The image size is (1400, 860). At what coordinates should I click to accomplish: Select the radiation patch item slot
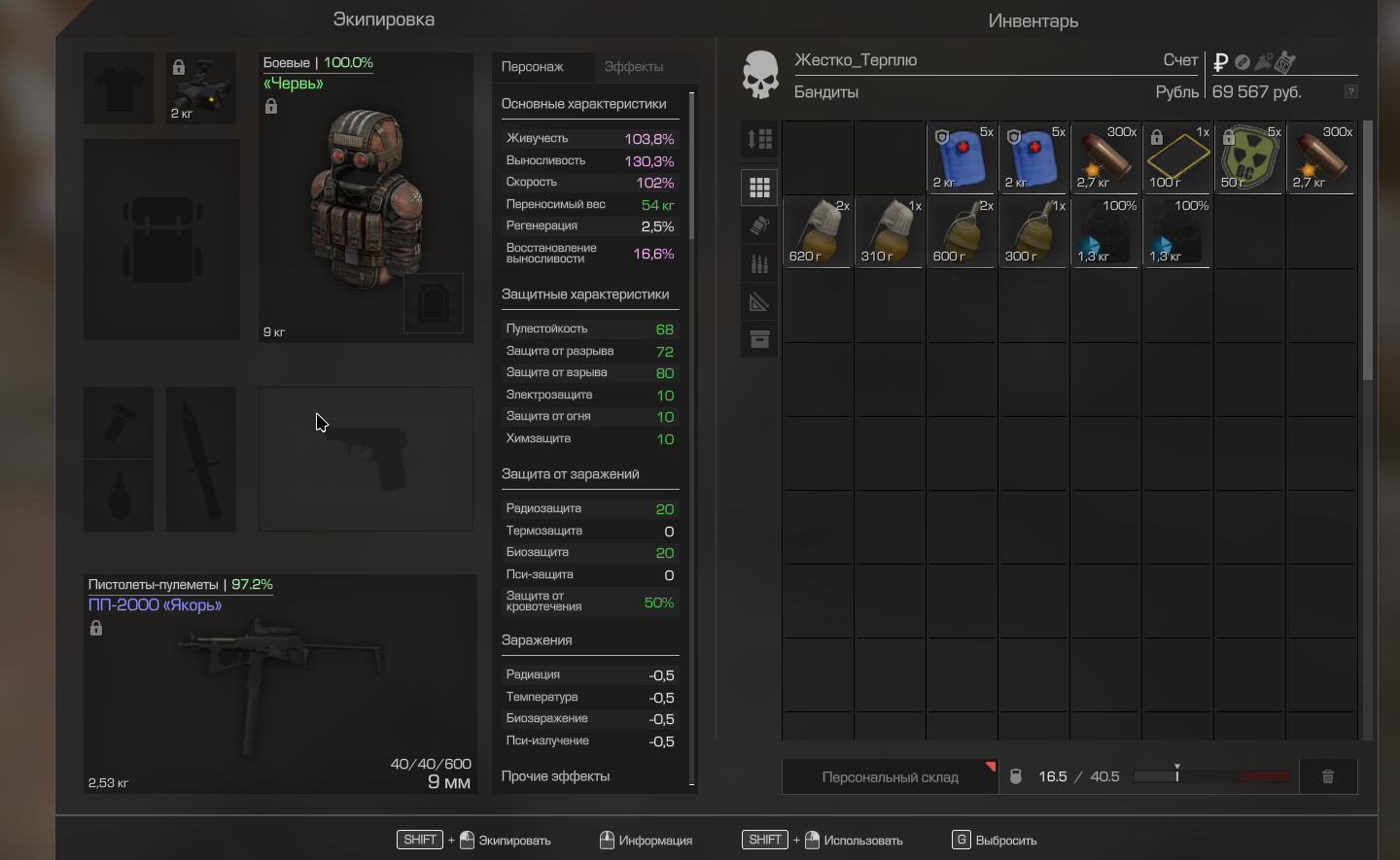point(1249,157)
